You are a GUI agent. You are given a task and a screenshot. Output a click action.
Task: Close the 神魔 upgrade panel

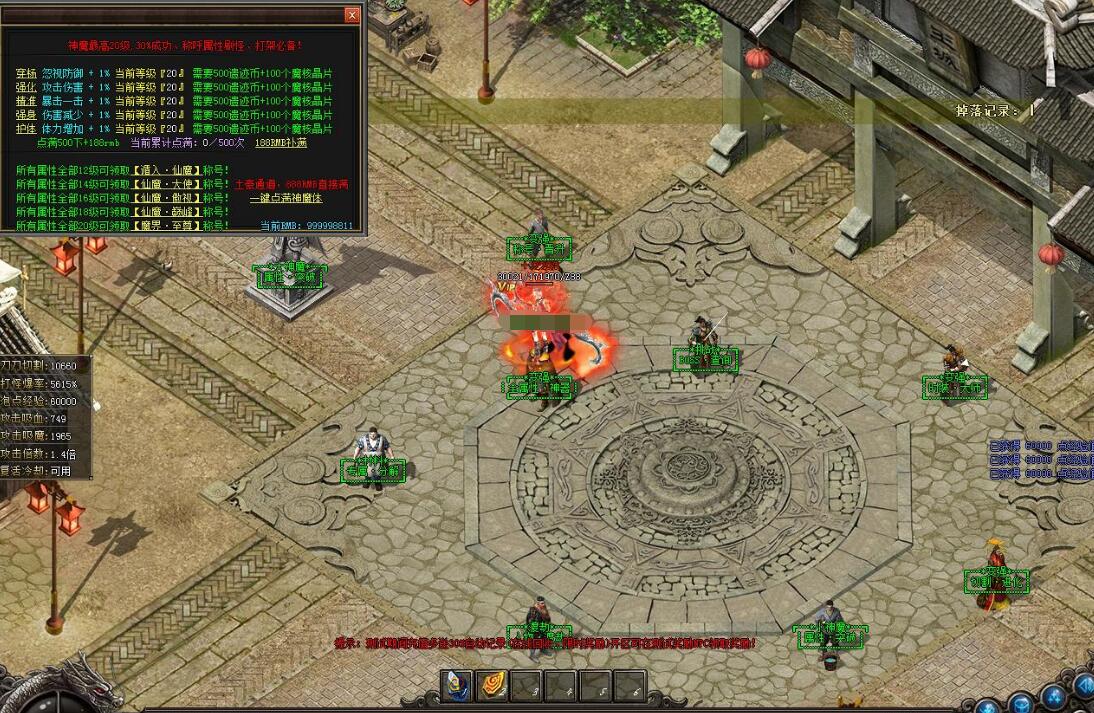352,15
